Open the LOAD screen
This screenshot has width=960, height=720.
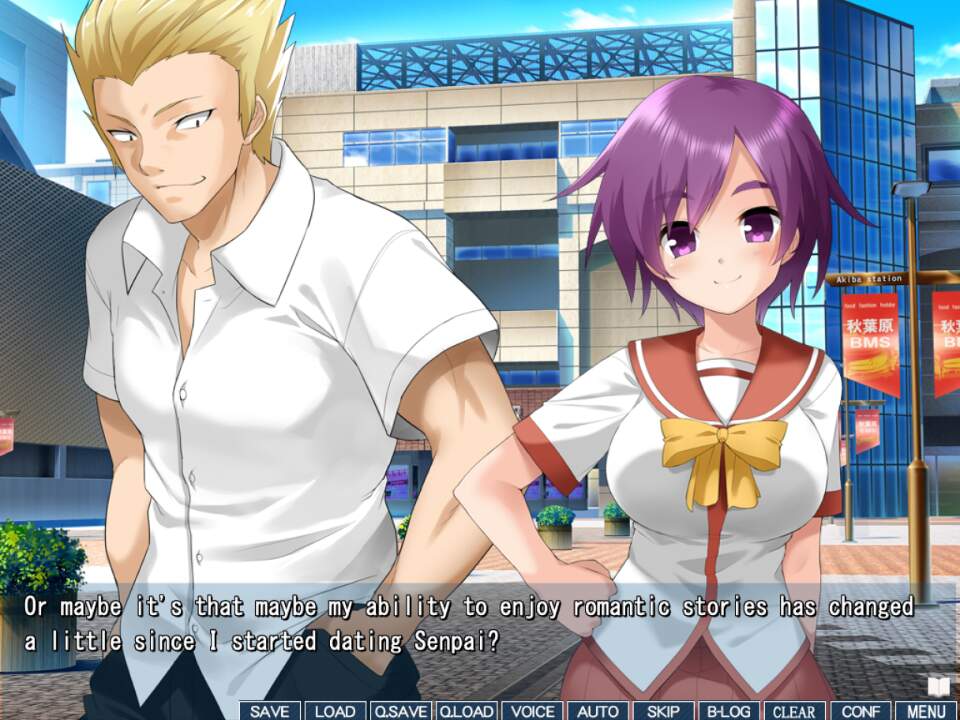click(x=335, y=711)
